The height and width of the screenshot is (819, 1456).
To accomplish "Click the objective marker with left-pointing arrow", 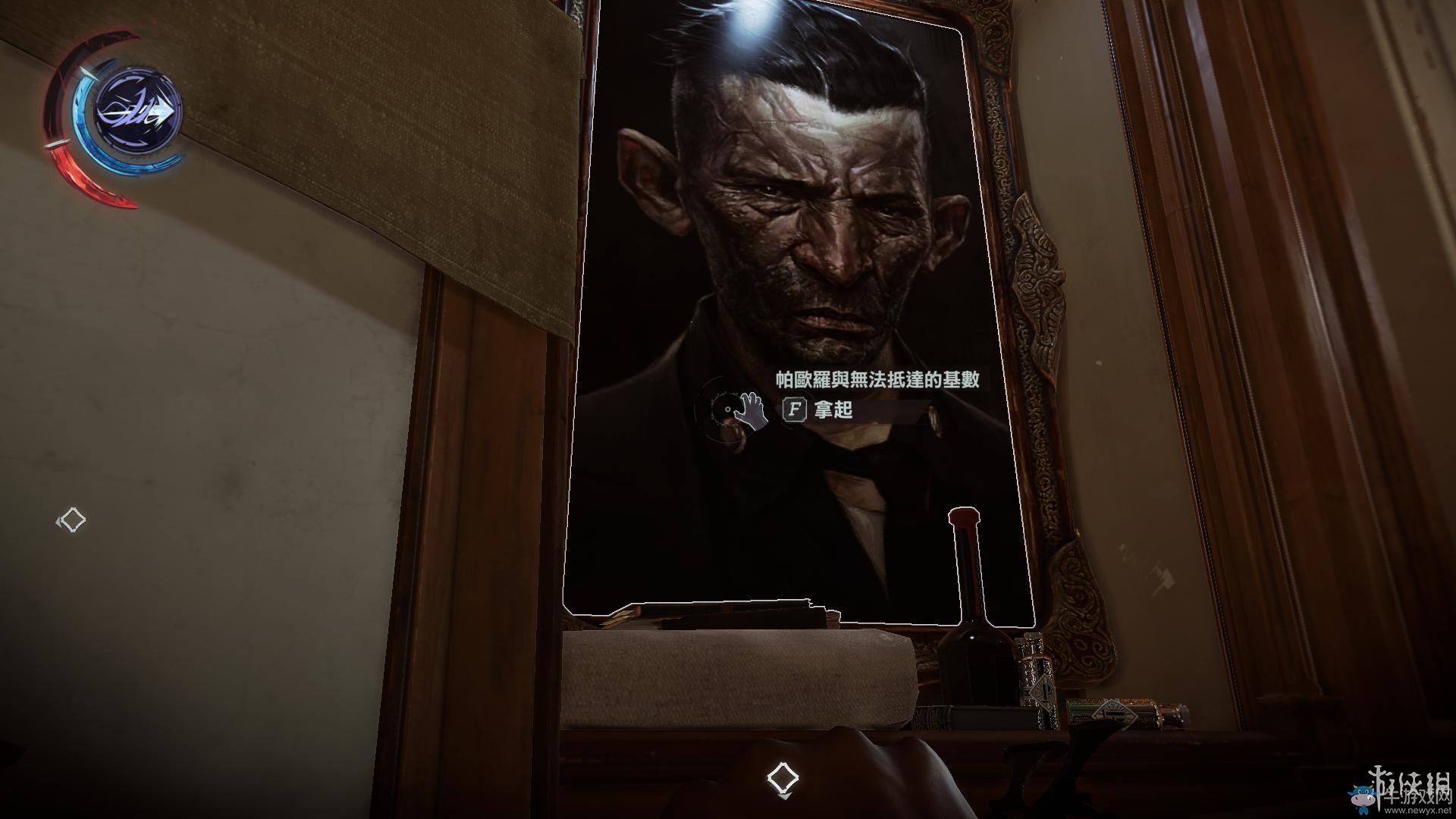I will click(x=72, y=520).
